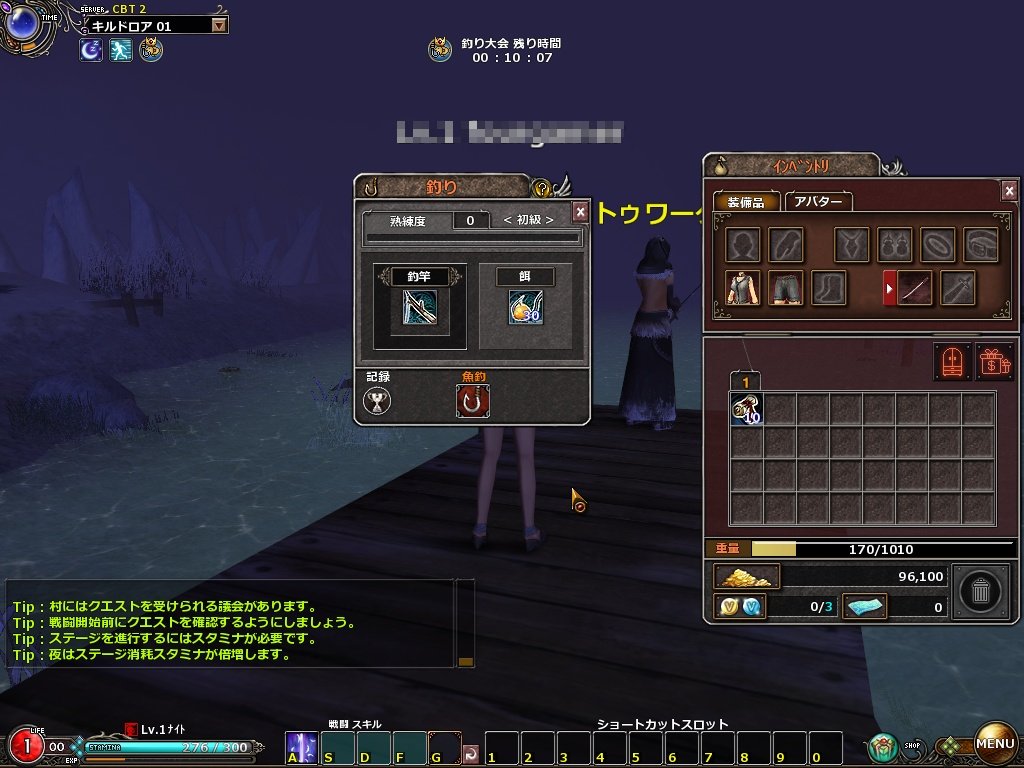Start fishing with the red hook button
This screenshot has height=768, width=1024.
472,401
